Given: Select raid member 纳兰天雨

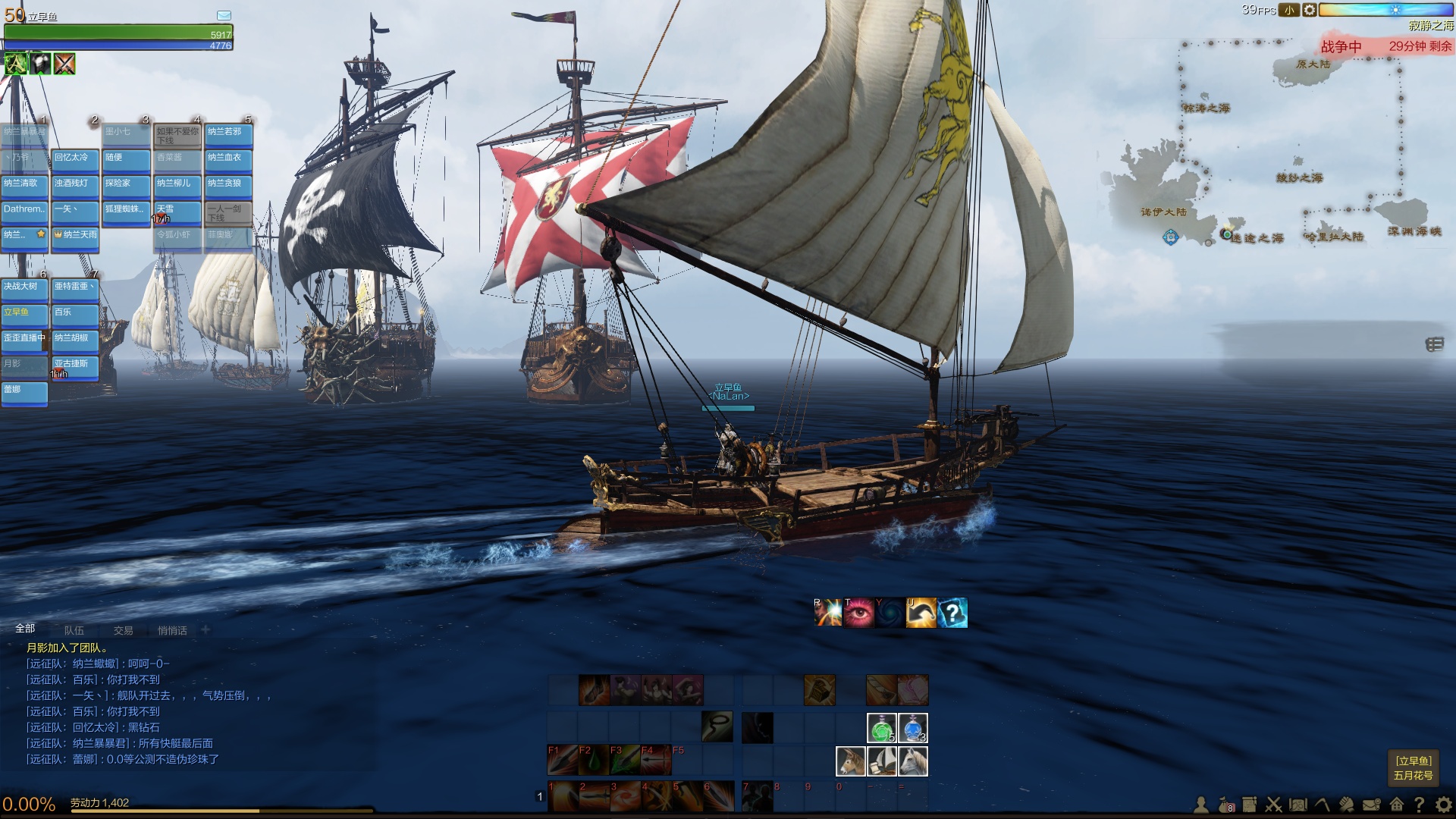Looking at the screenshot, I should (76, 236).
